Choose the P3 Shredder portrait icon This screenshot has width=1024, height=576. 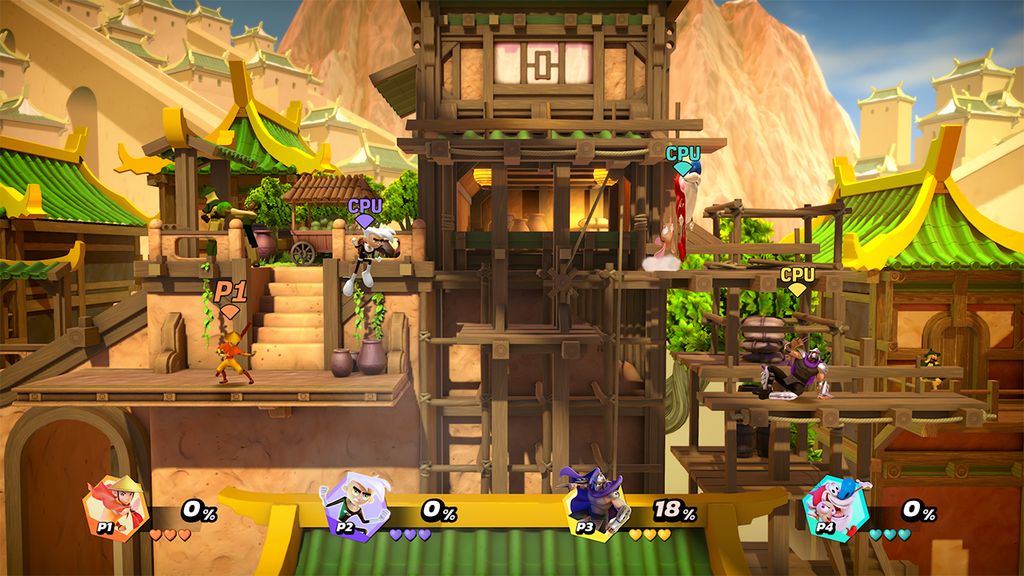pyautogui.click(x=593, y=505)
